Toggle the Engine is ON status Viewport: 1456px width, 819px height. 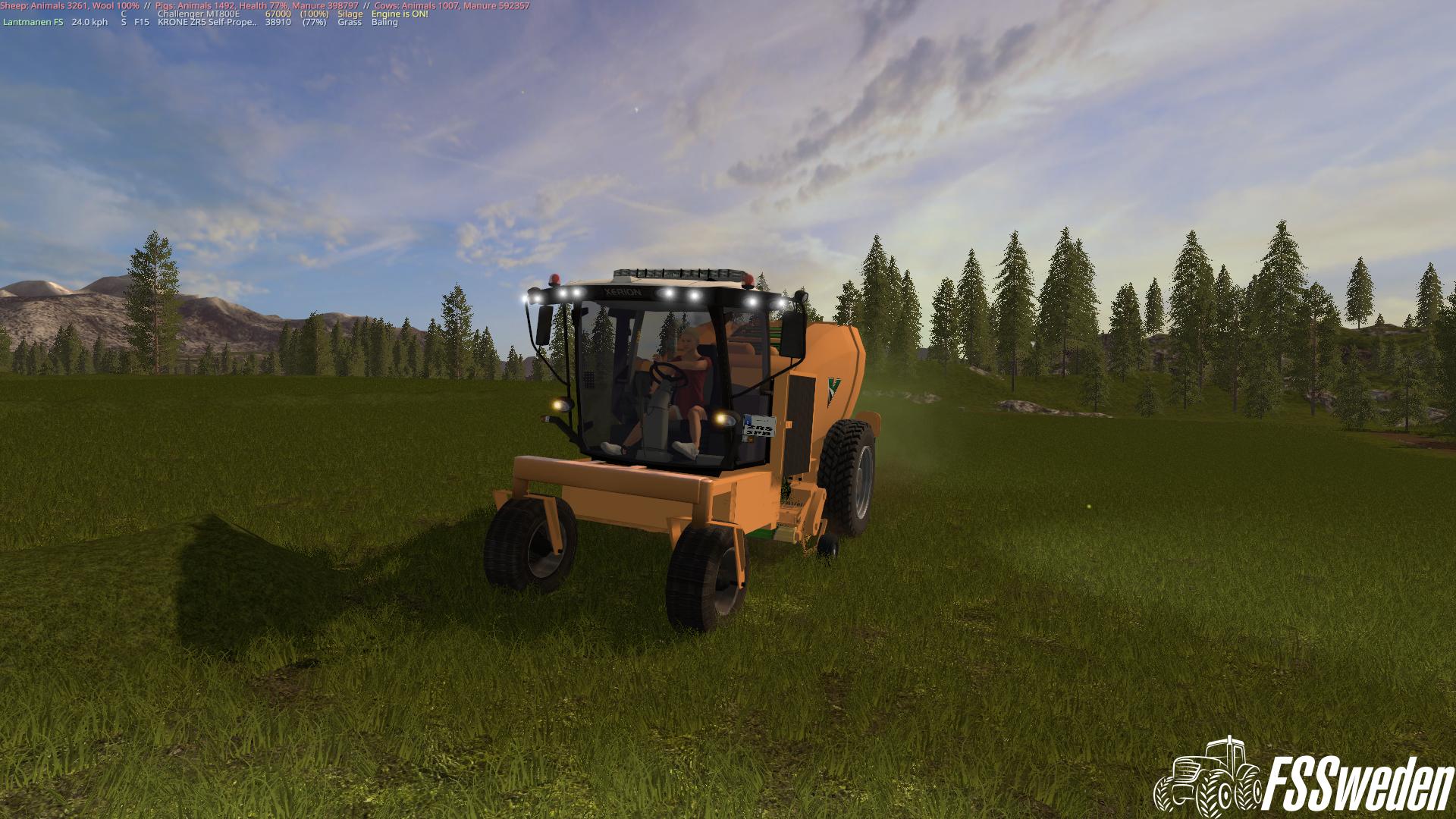pos(400,14)
